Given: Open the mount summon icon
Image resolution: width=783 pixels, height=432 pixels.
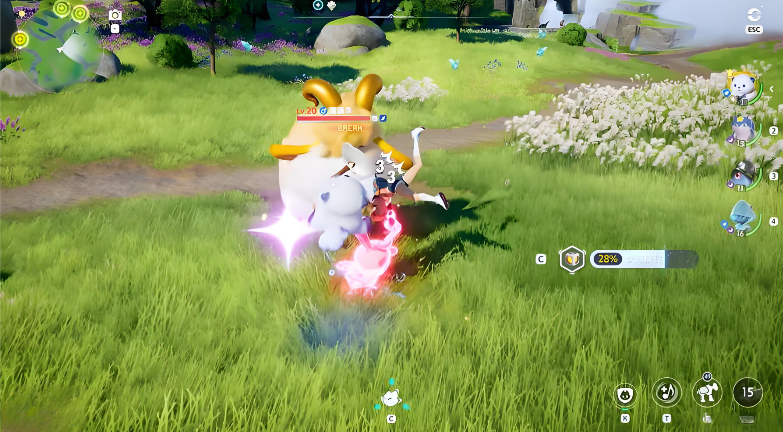Looking at the screenshot, I should tap(707, 393).
